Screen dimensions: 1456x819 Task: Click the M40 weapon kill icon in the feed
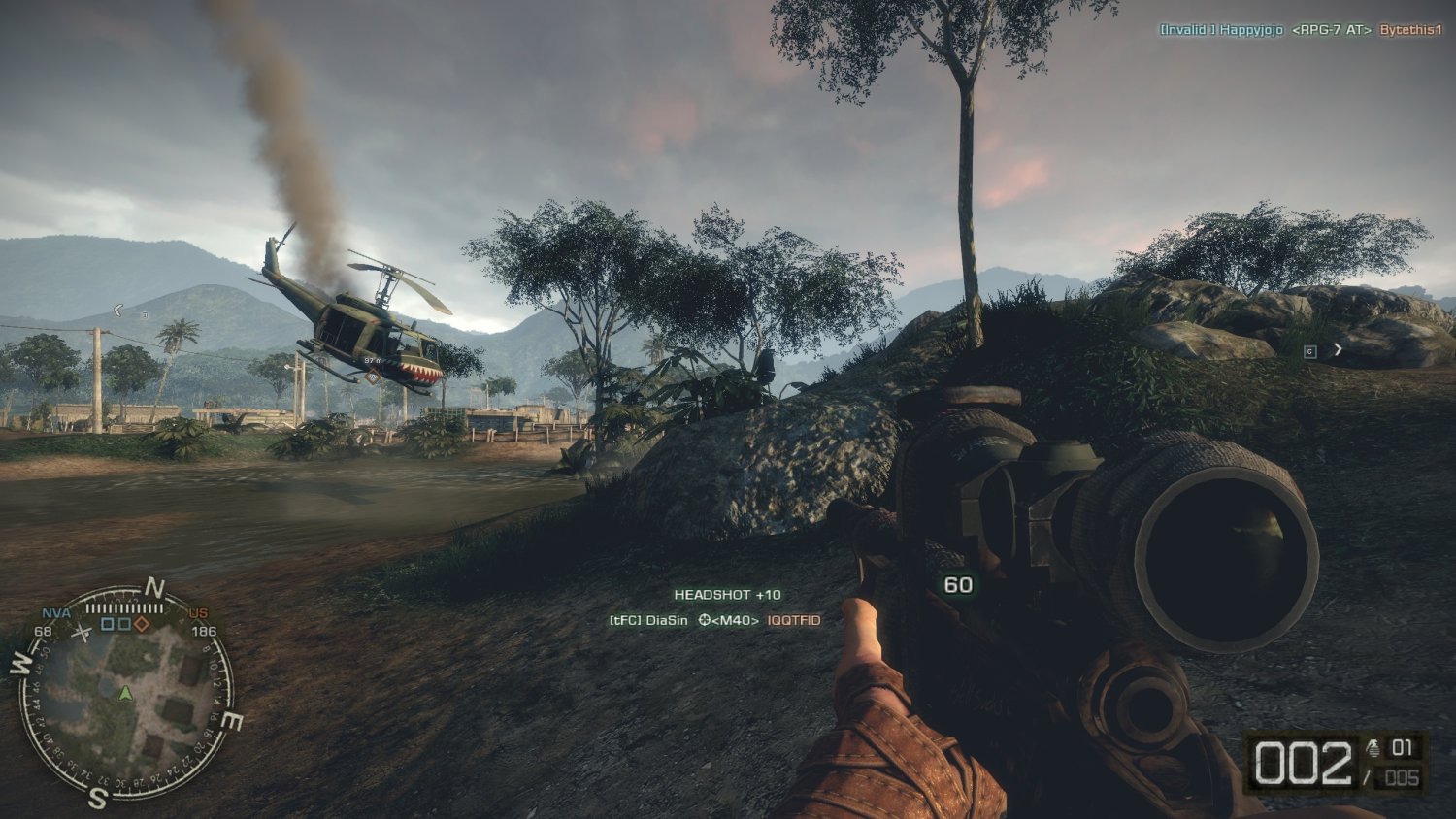[x=735, y=620]
